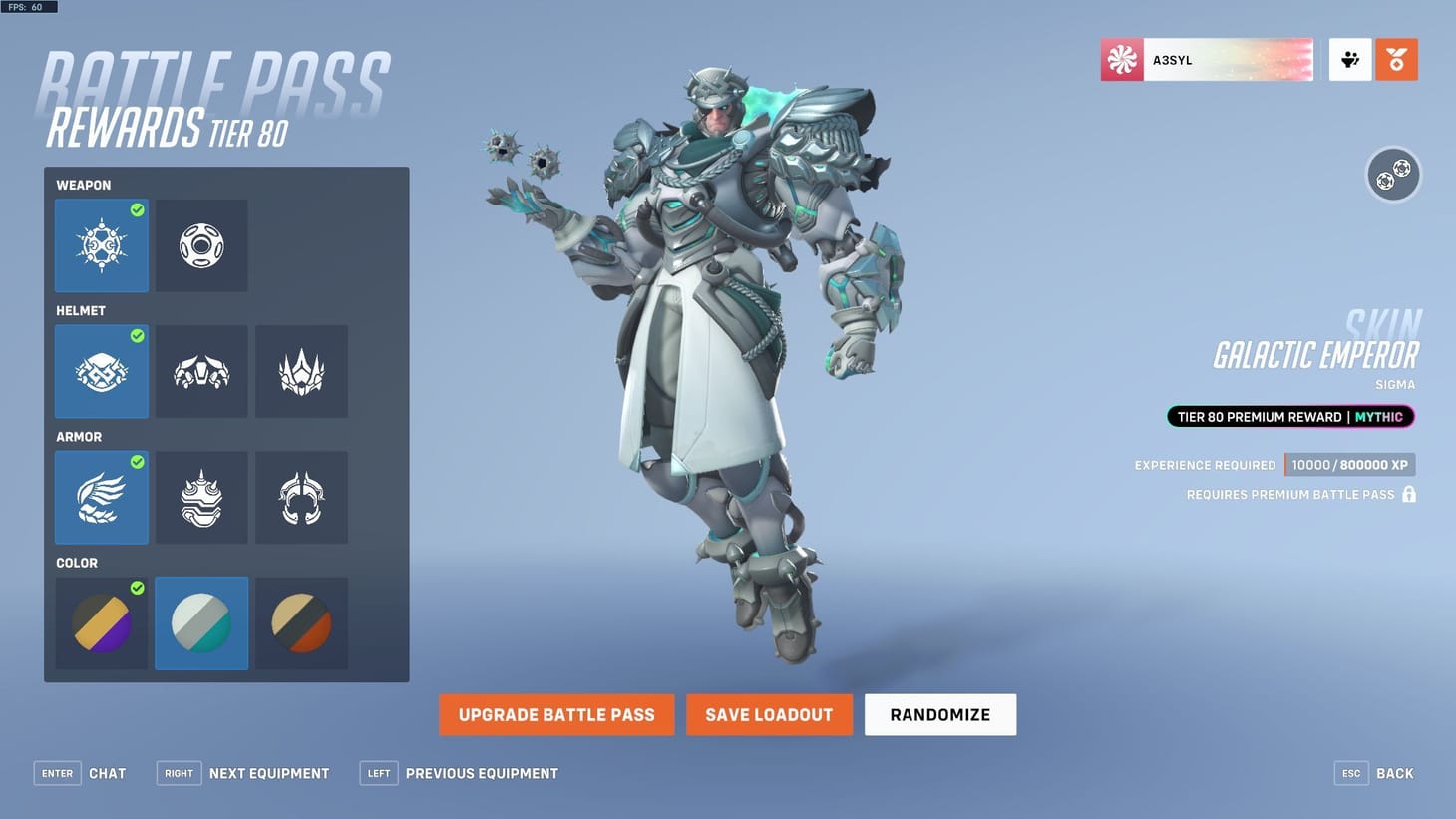1456x819 pixels.
Task: Pick the orange-black color variant
Action: [x=301, y=622]
